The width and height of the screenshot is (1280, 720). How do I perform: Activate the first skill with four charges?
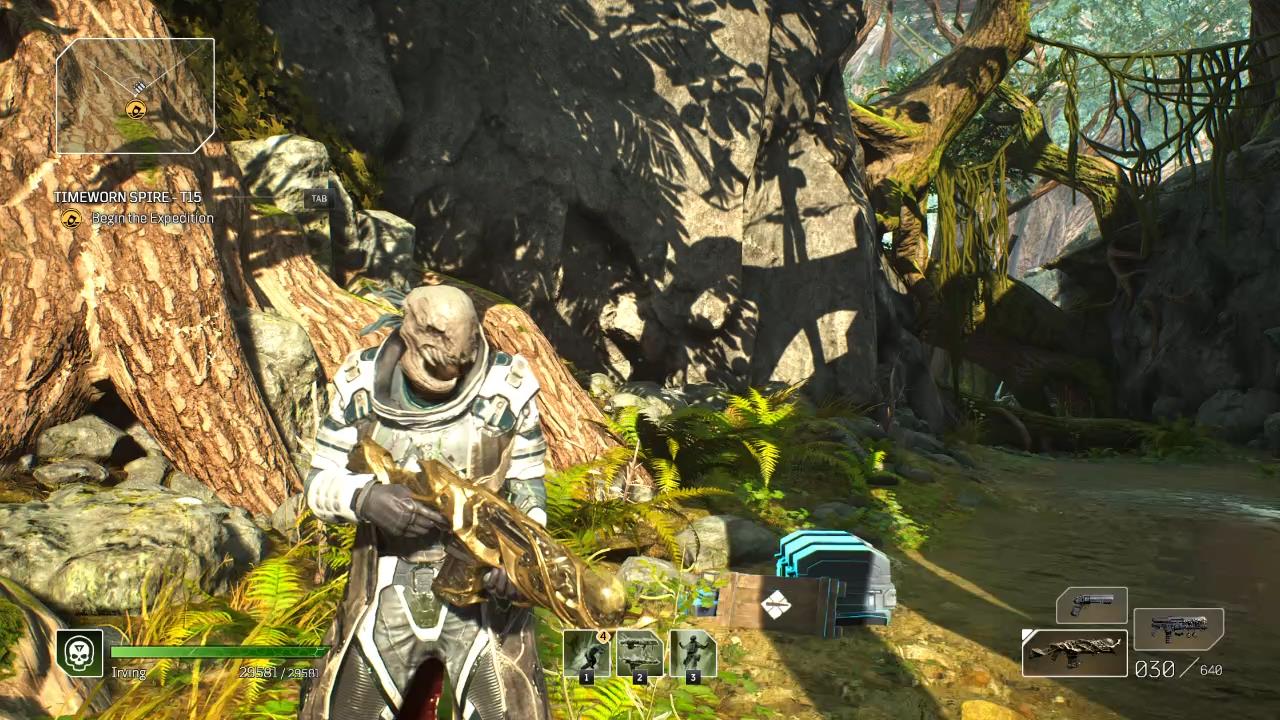coord(586,655)
